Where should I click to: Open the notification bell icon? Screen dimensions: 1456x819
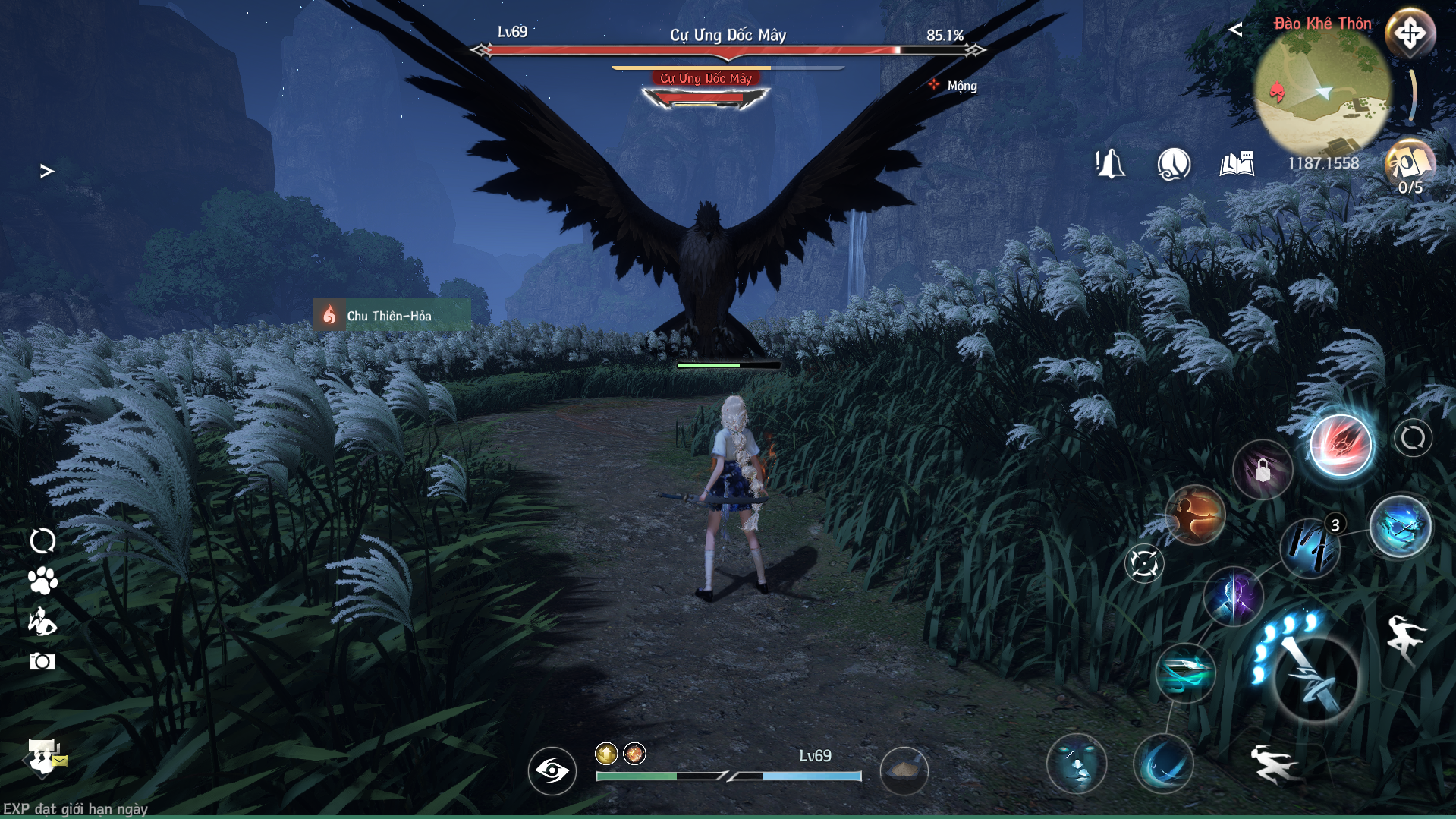click(x=1110, y=163)
